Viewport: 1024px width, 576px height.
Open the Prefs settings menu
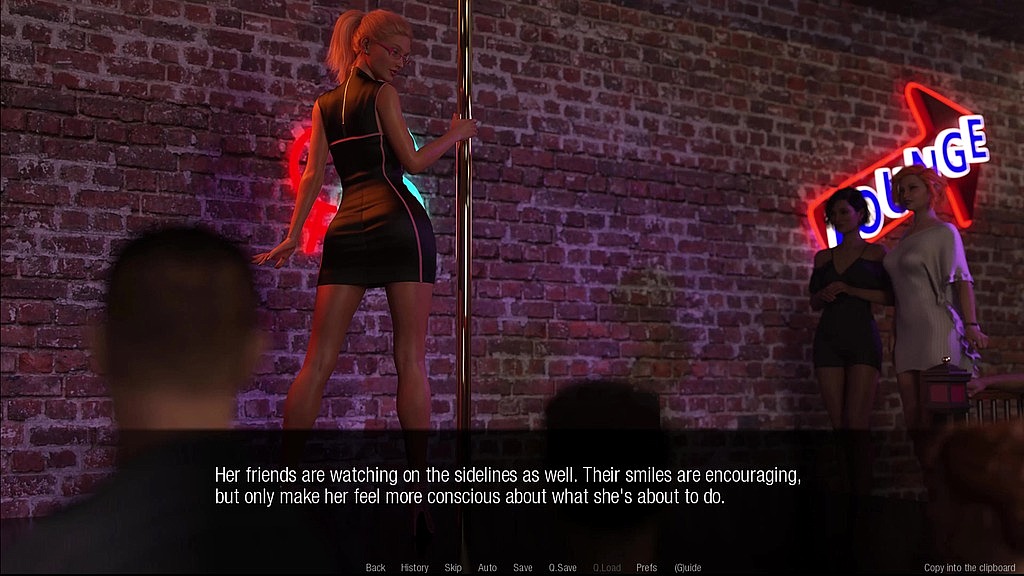coord(647,568)
